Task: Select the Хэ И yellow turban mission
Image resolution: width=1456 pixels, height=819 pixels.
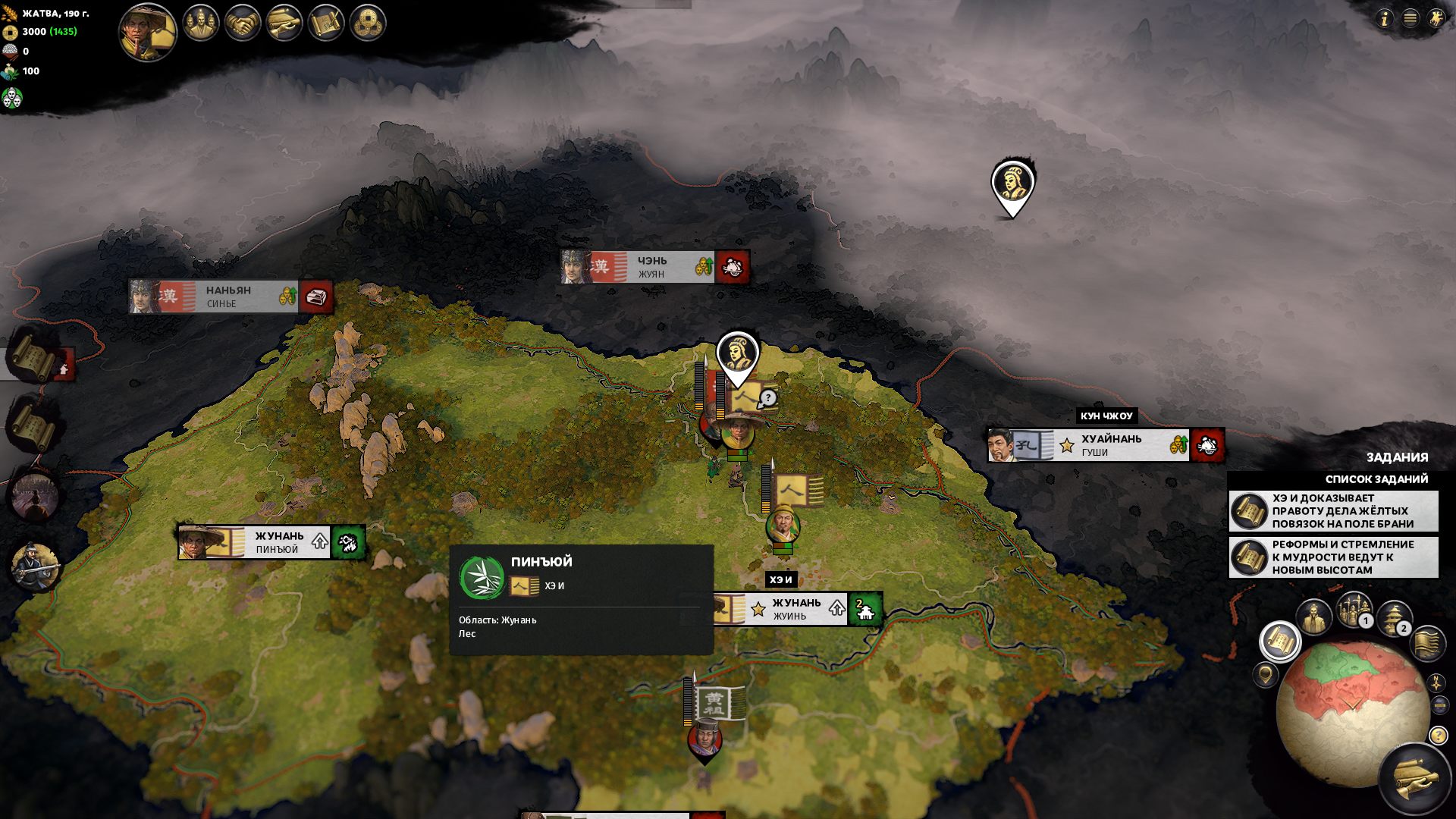Action: coord(1333,511)
